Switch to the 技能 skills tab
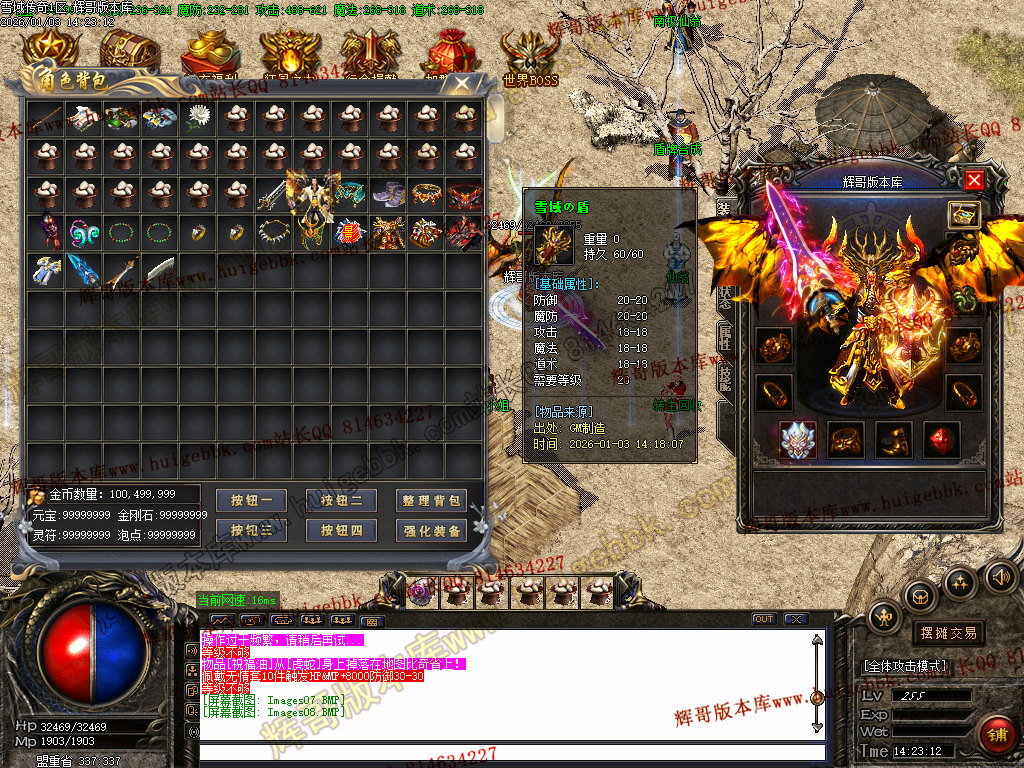 [x=725, y=376]
